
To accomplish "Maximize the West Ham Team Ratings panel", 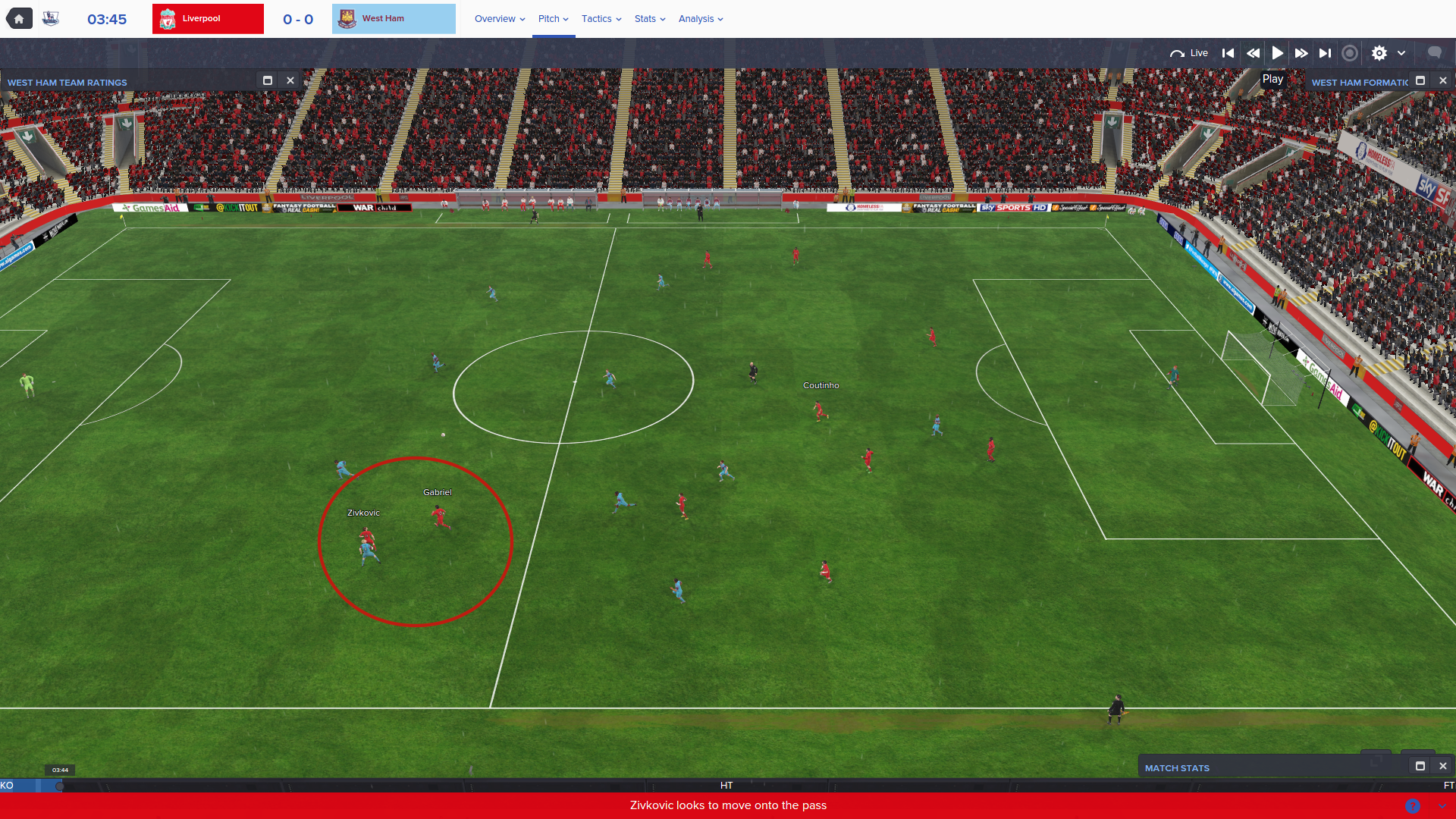I will coord(268,80).
